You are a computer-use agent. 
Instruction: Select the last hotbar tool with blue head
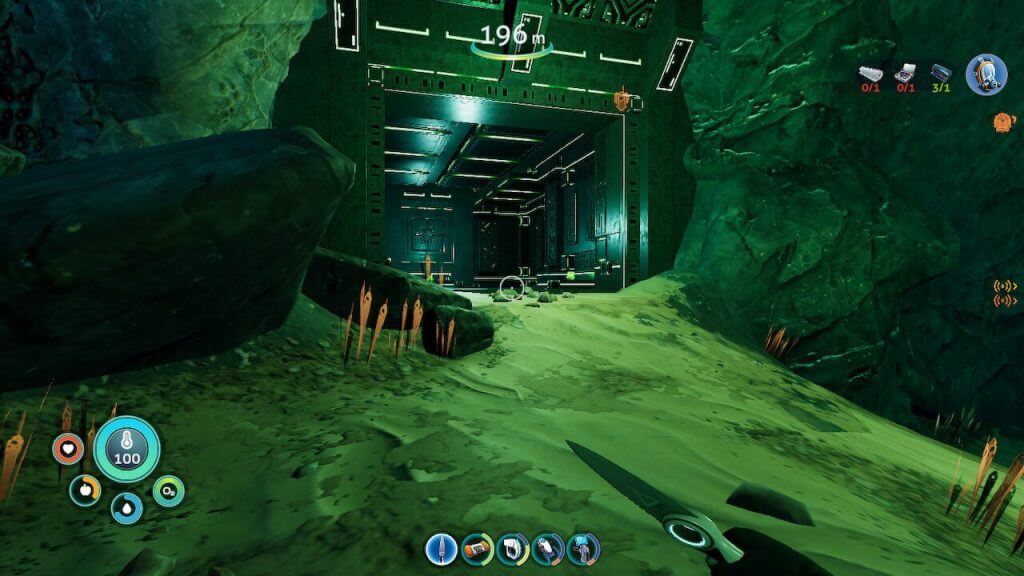click(583, 548)
